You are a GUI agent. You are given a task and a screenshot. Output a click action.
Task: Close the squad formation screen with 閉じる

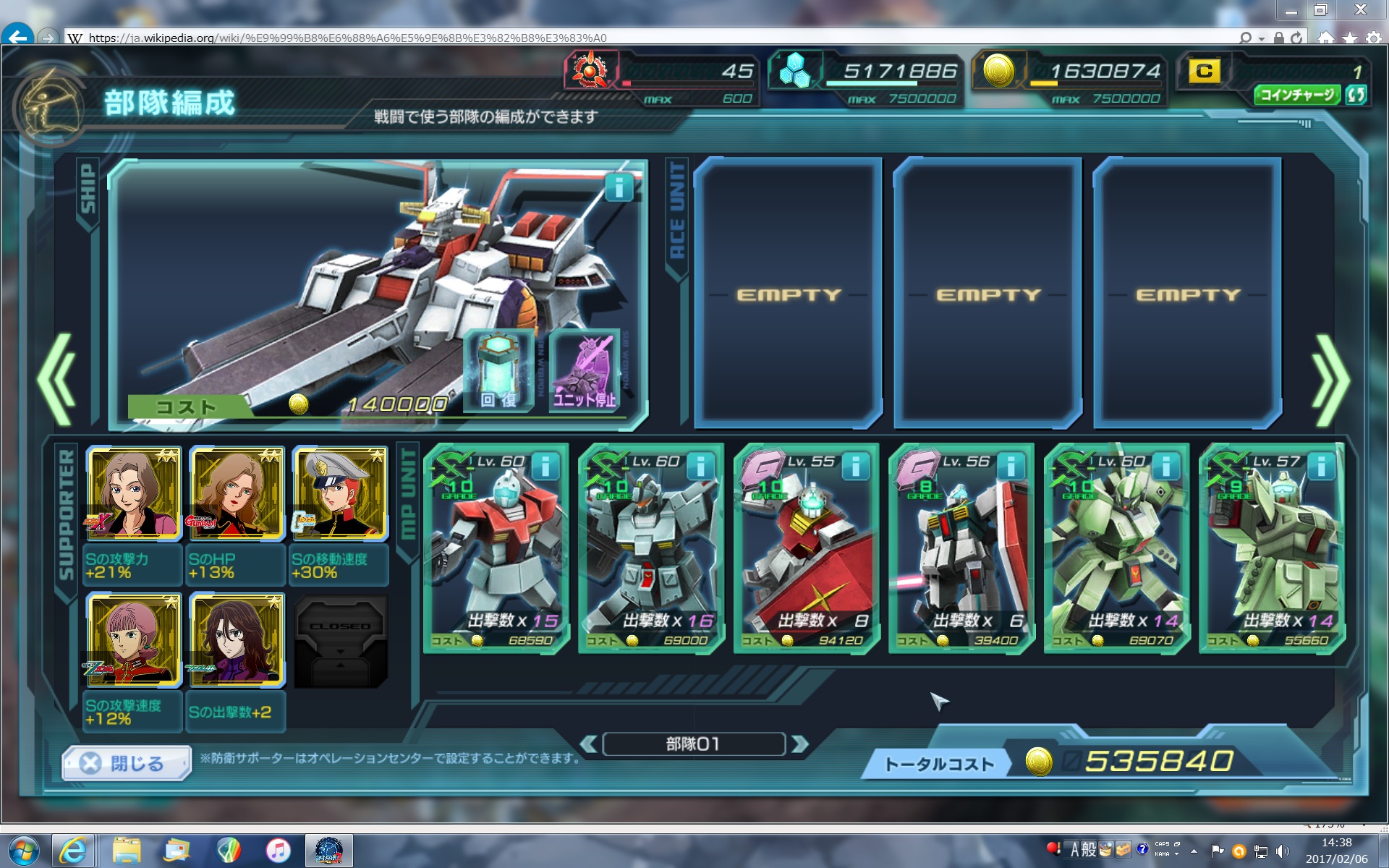[127, 763]
